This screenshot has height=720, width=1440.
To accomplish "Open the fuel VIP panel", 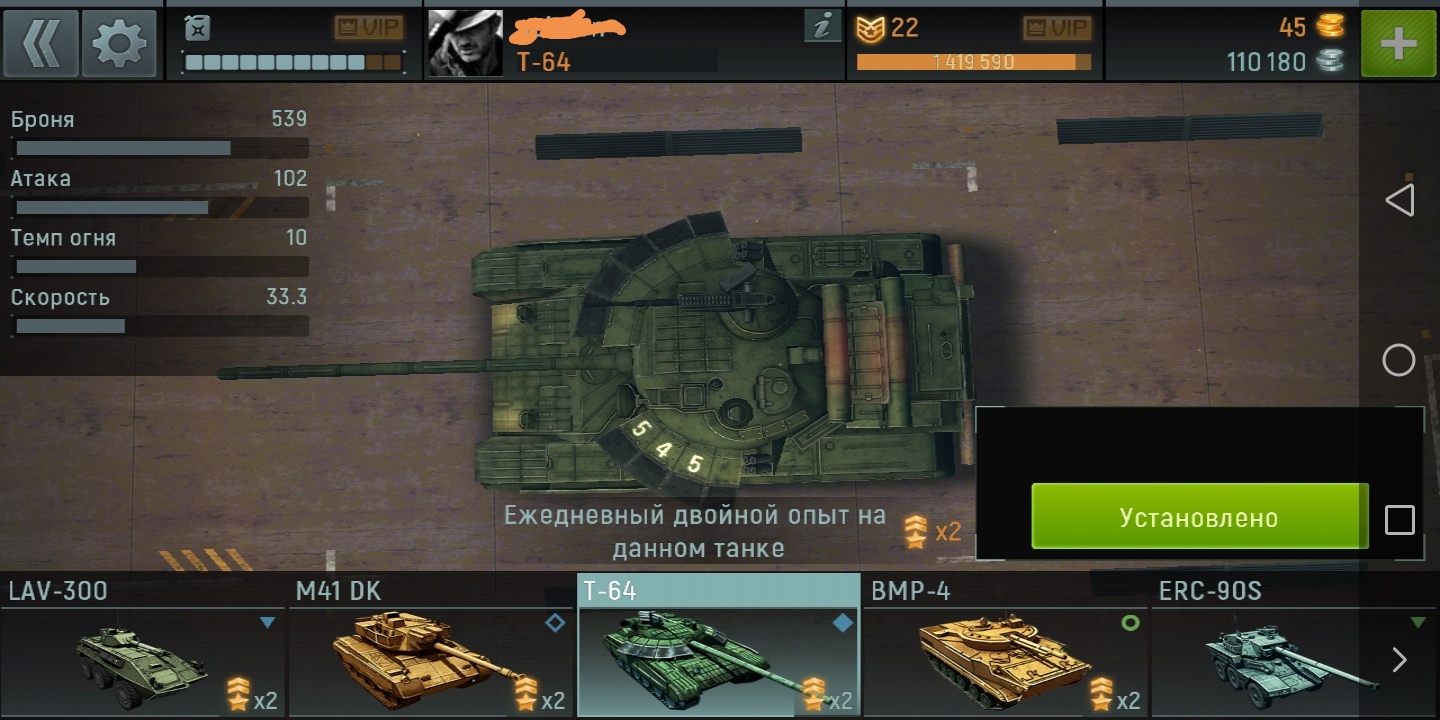I will point(292,44).
